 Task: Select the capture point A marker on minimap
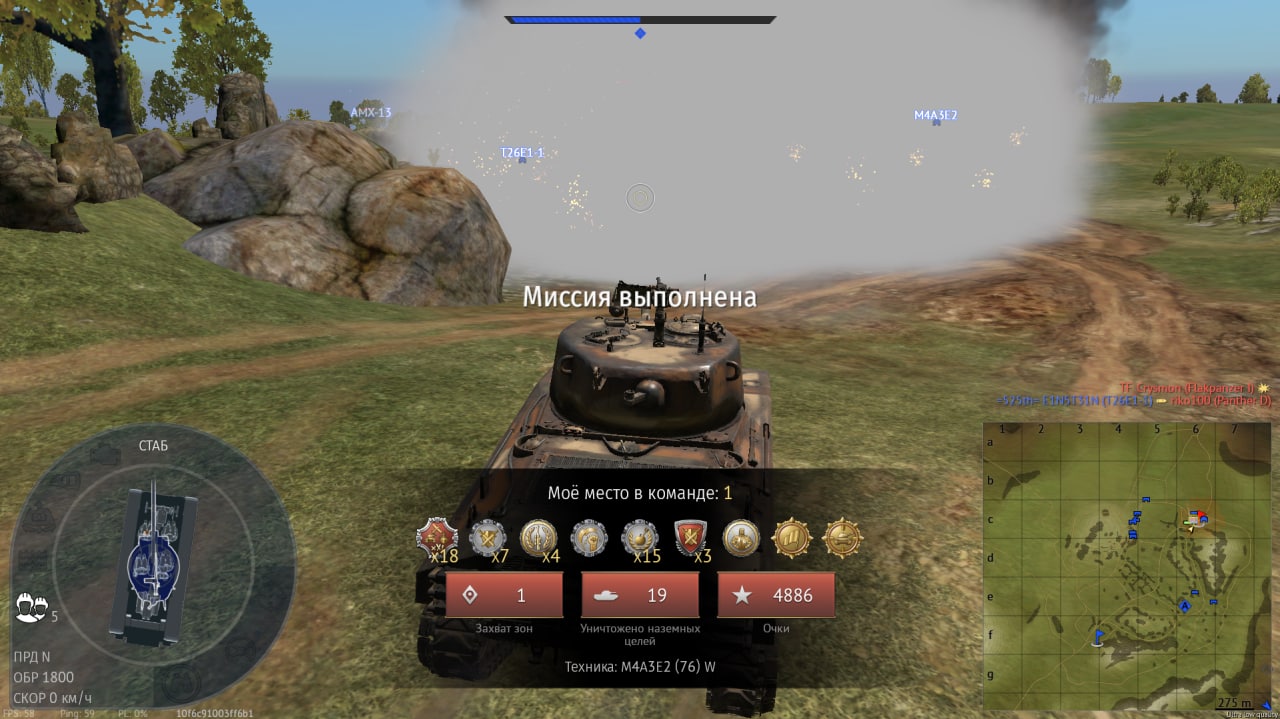tap(1185, 606)
